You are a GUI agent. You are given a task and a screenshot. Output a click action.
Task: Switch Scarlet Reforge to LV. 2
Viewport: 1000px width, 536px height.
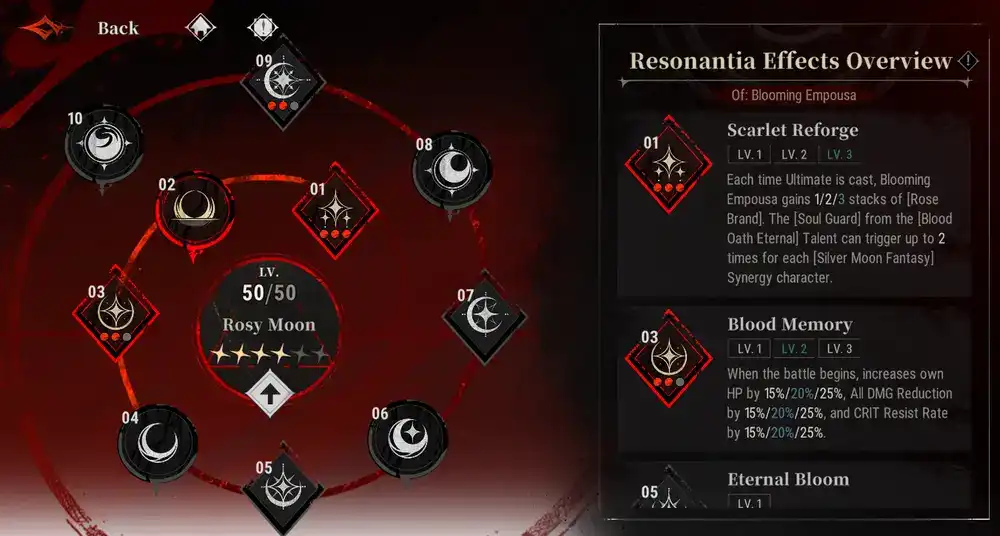pos(794,154)
